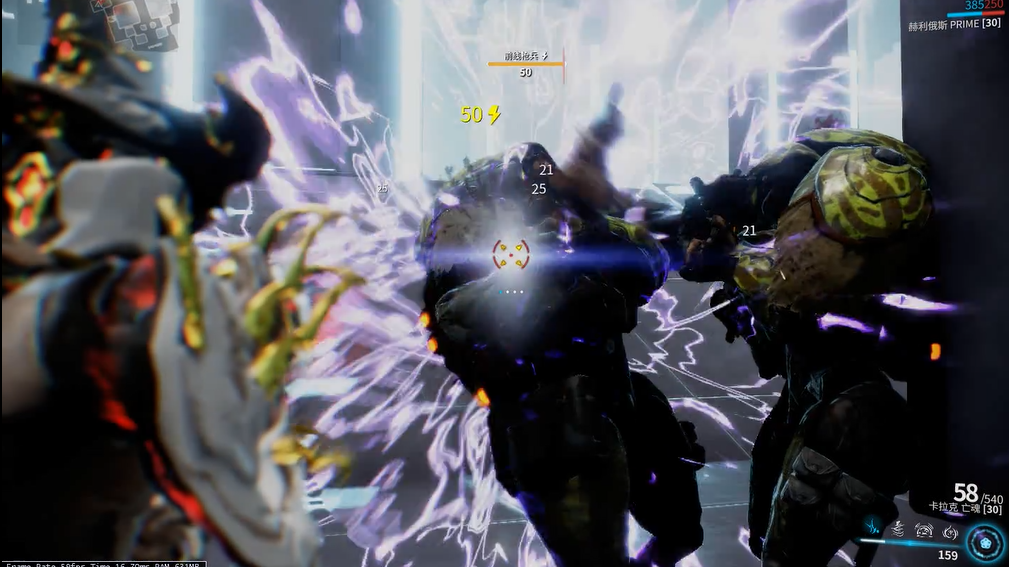The width and height of the screenshot is (1009, 567).
Task: Activate the dome-shaped third ability icon
Action: (x=924, y=530)
